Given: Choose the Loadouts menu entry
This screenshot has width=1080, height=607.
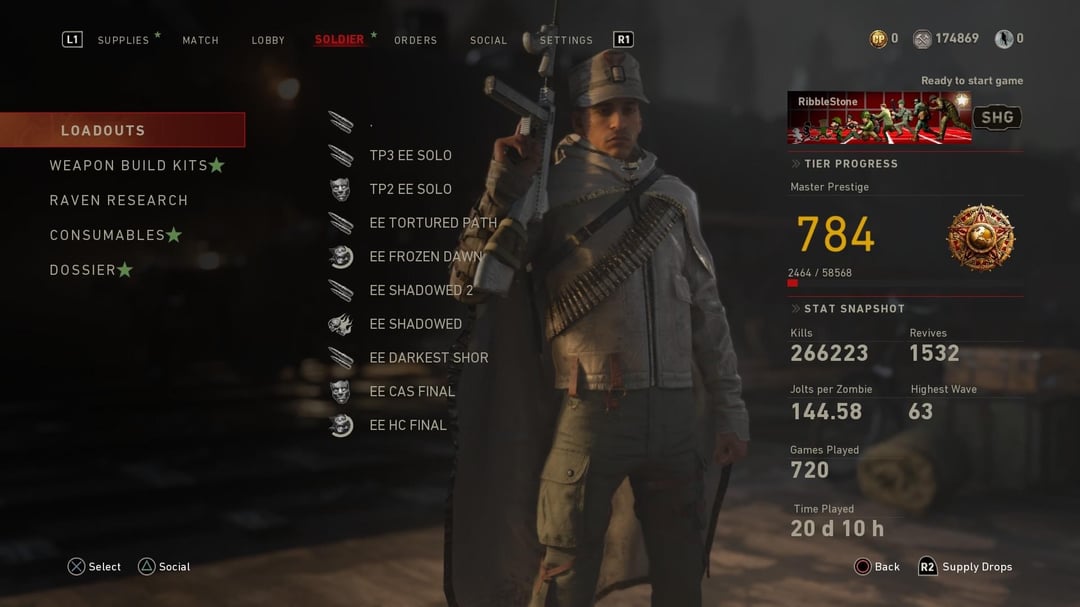Looking at the screenshot, I should coord(122,130).
